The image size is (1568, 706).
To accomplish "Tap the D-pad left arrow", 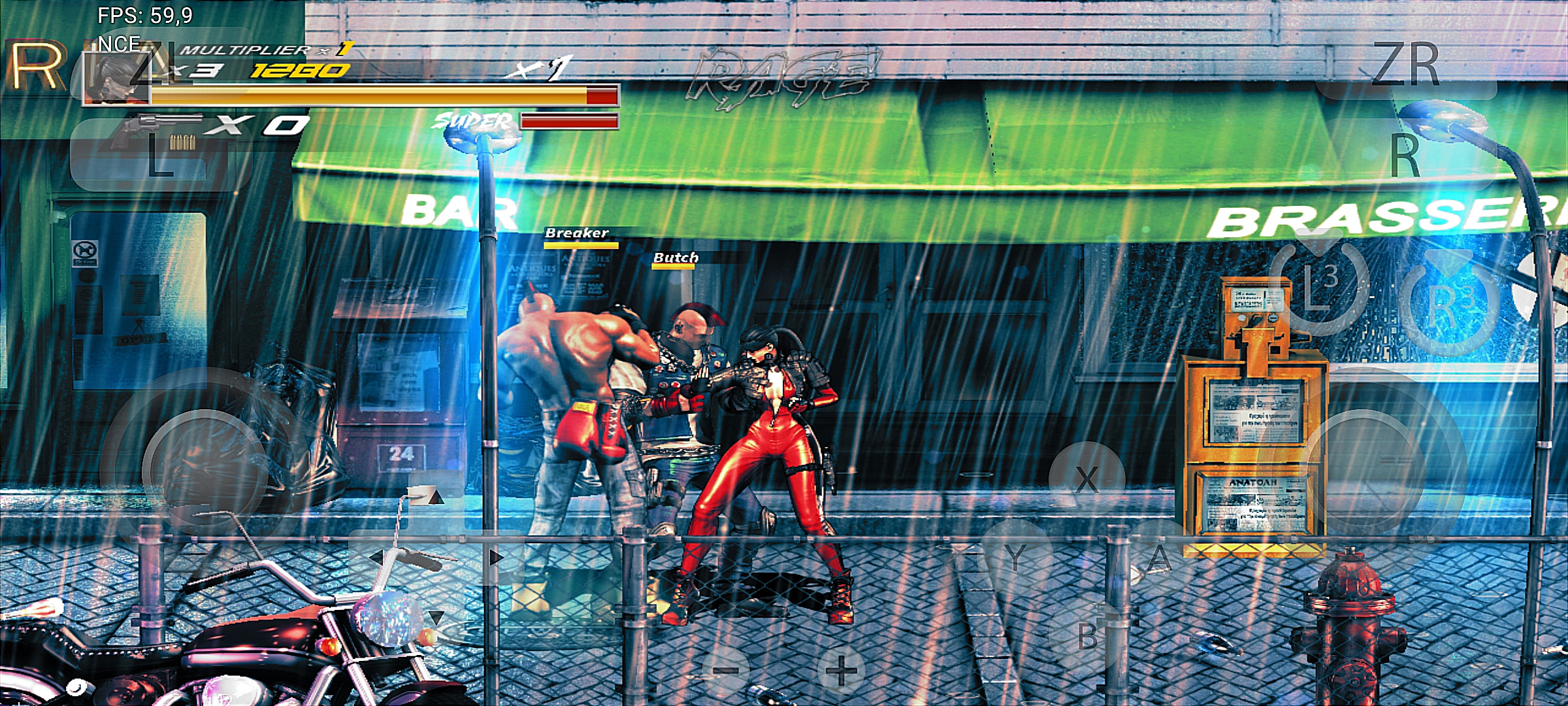I will (376, 558).
